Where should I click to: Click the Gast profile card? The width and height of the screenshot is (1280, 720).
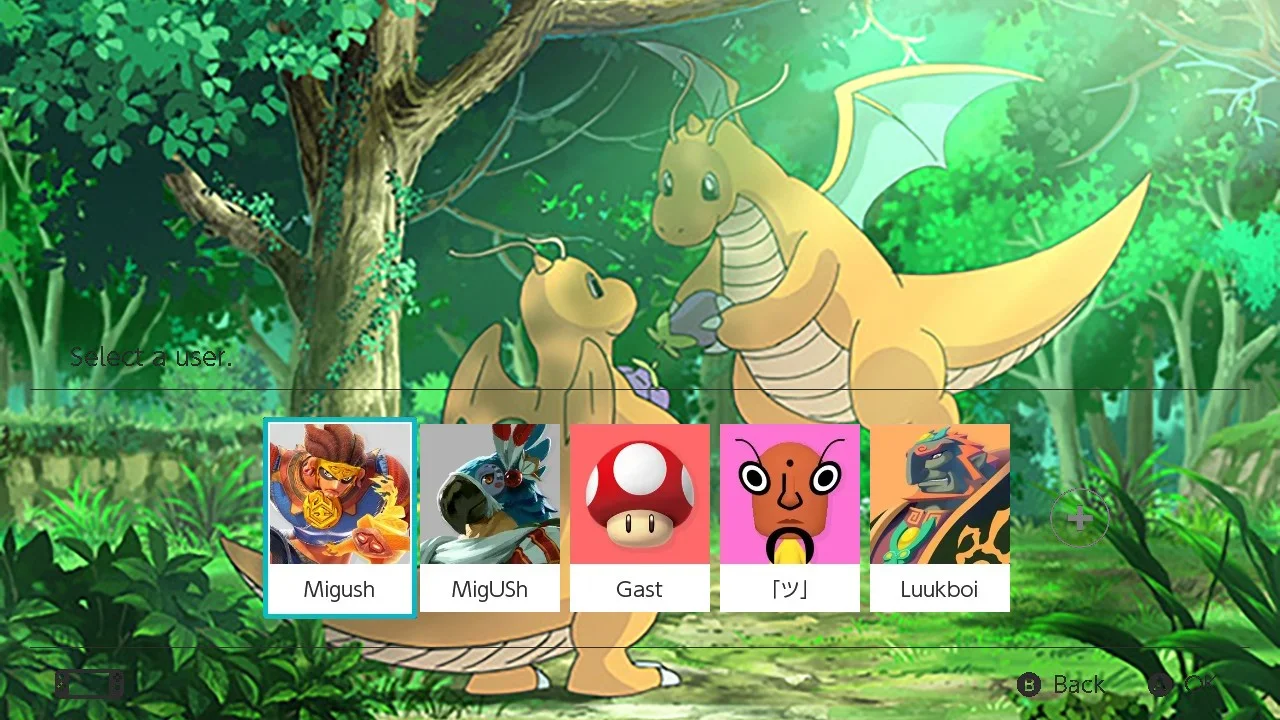(639, 515)
